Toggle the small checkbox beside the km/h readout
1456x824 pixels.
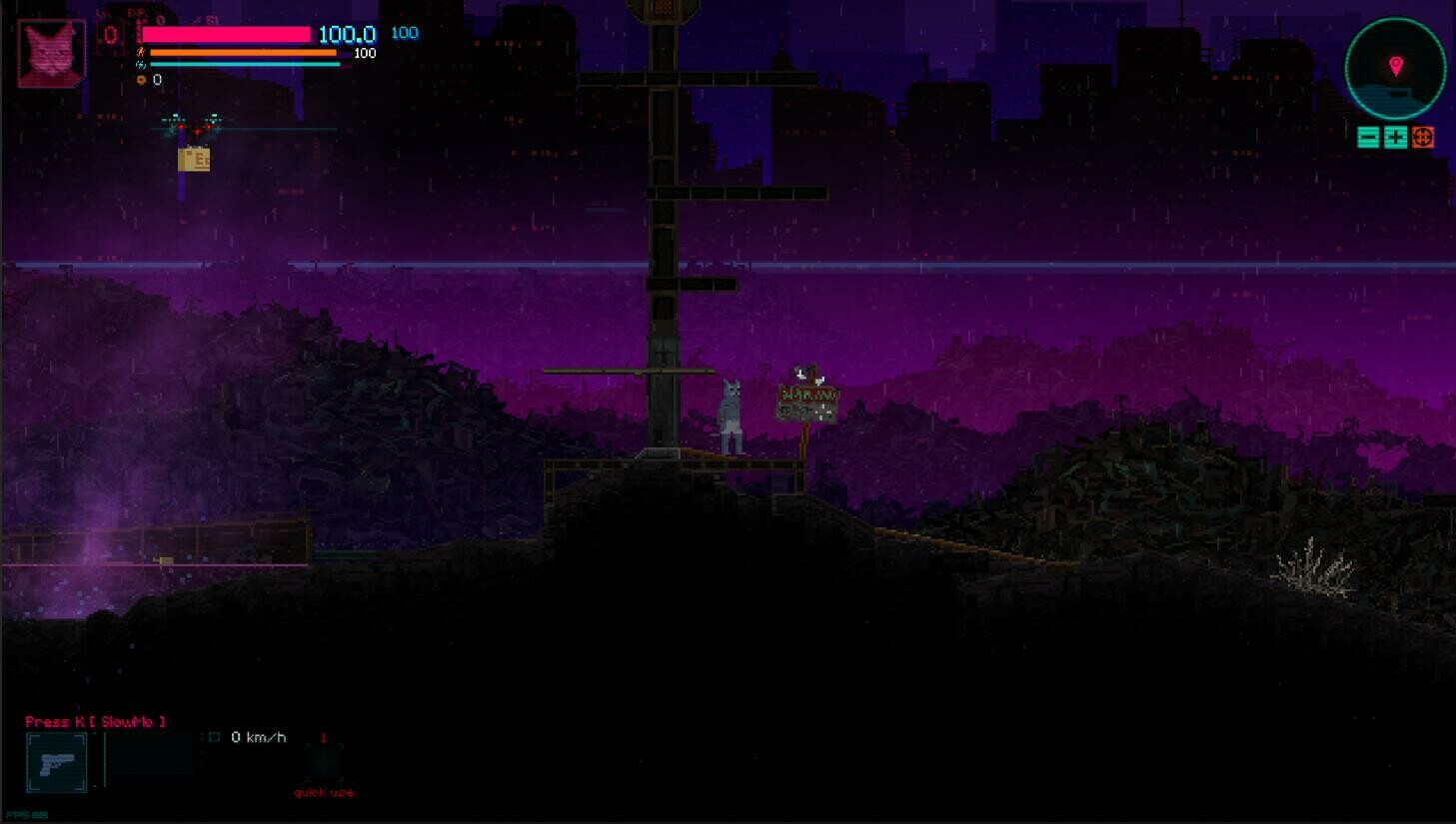[214, 737]
